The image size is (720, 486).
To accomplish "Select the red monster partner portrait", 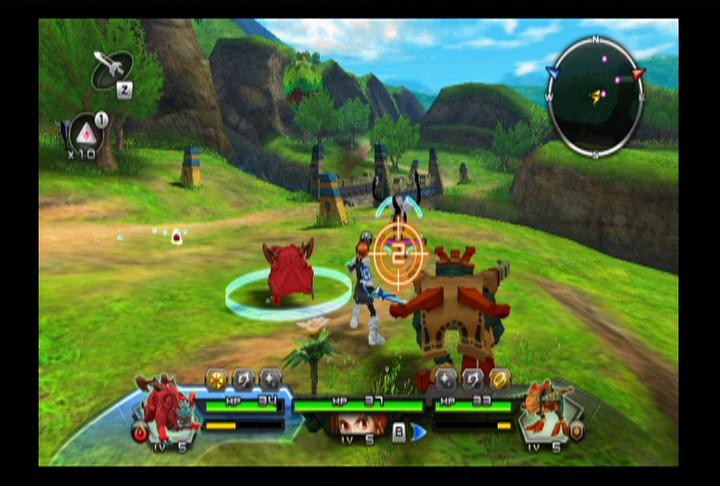I will coord(165,406).
